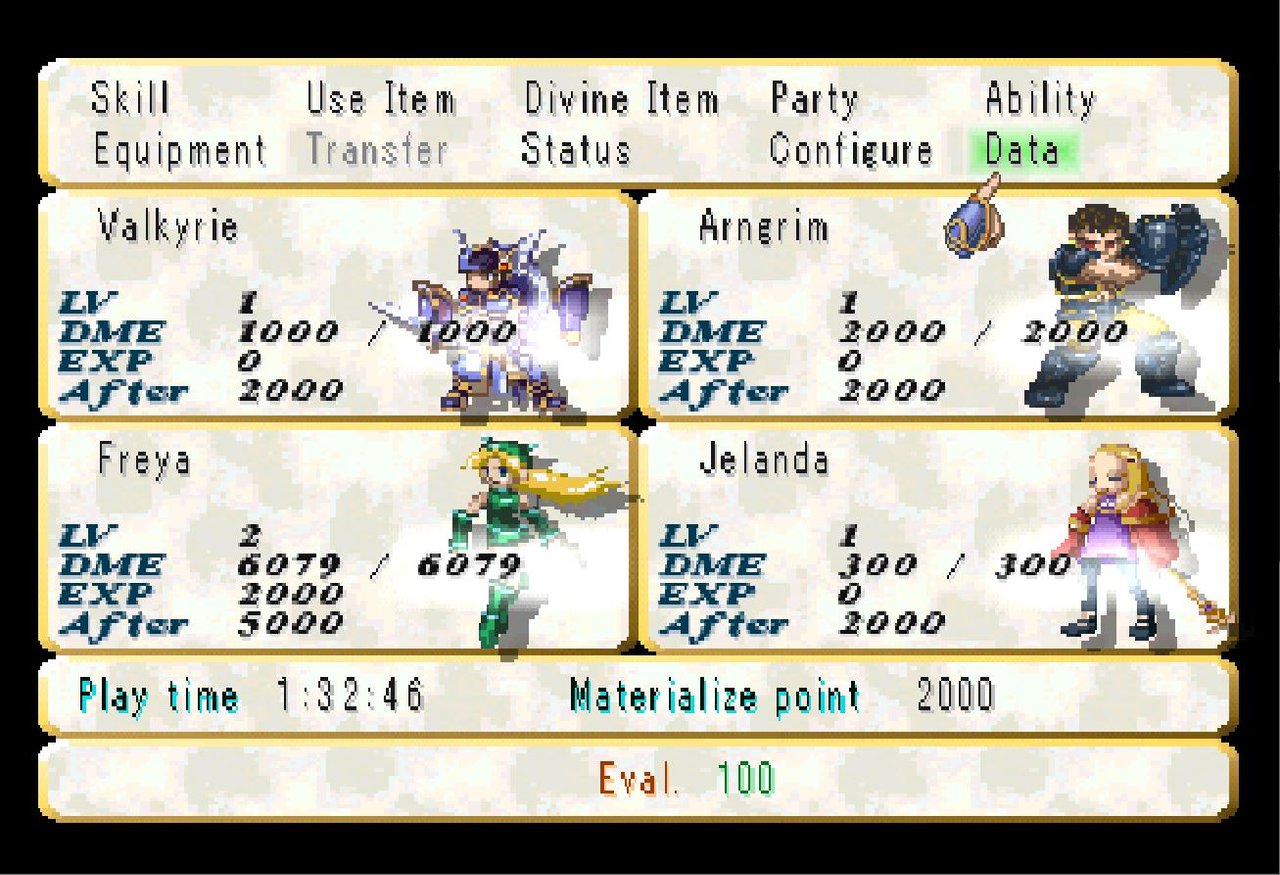Image resolution: width=1280 pixels, height=875 pixels.
Task: Open the Equipment menu
Action: coord(180,151)
